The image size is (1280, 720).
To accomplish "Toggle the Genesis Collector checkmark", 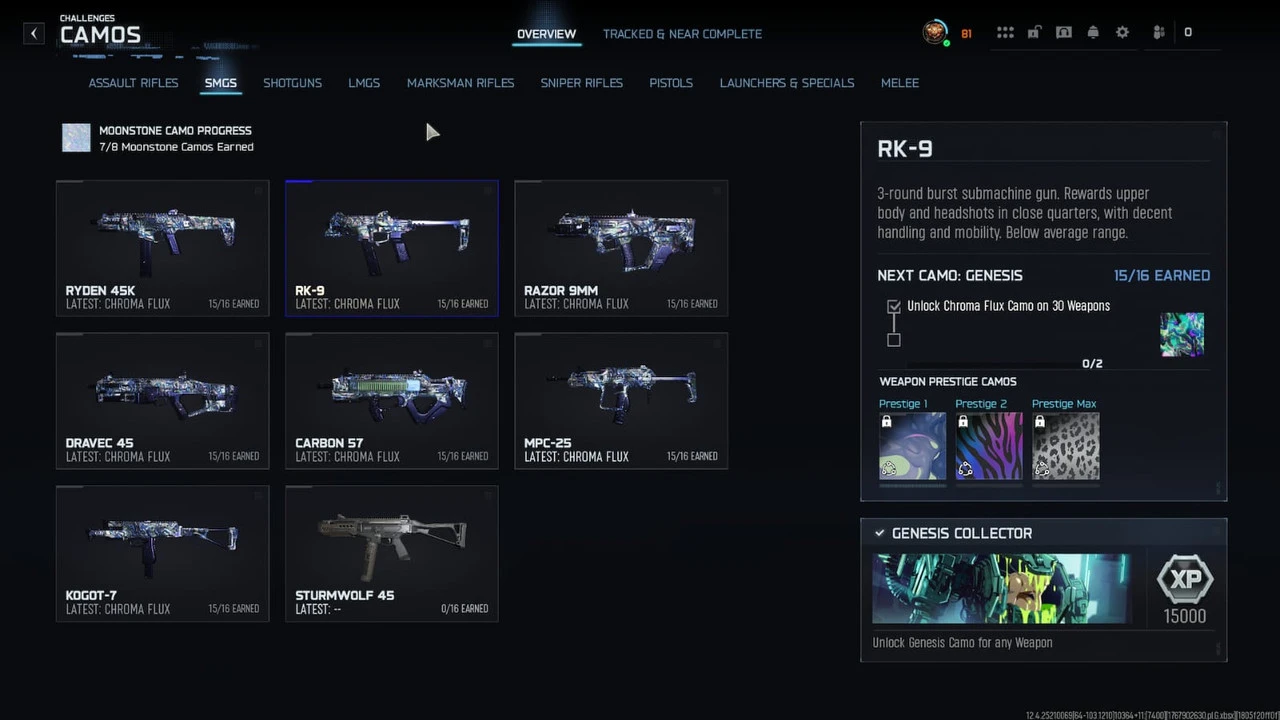I will (880, 533).
